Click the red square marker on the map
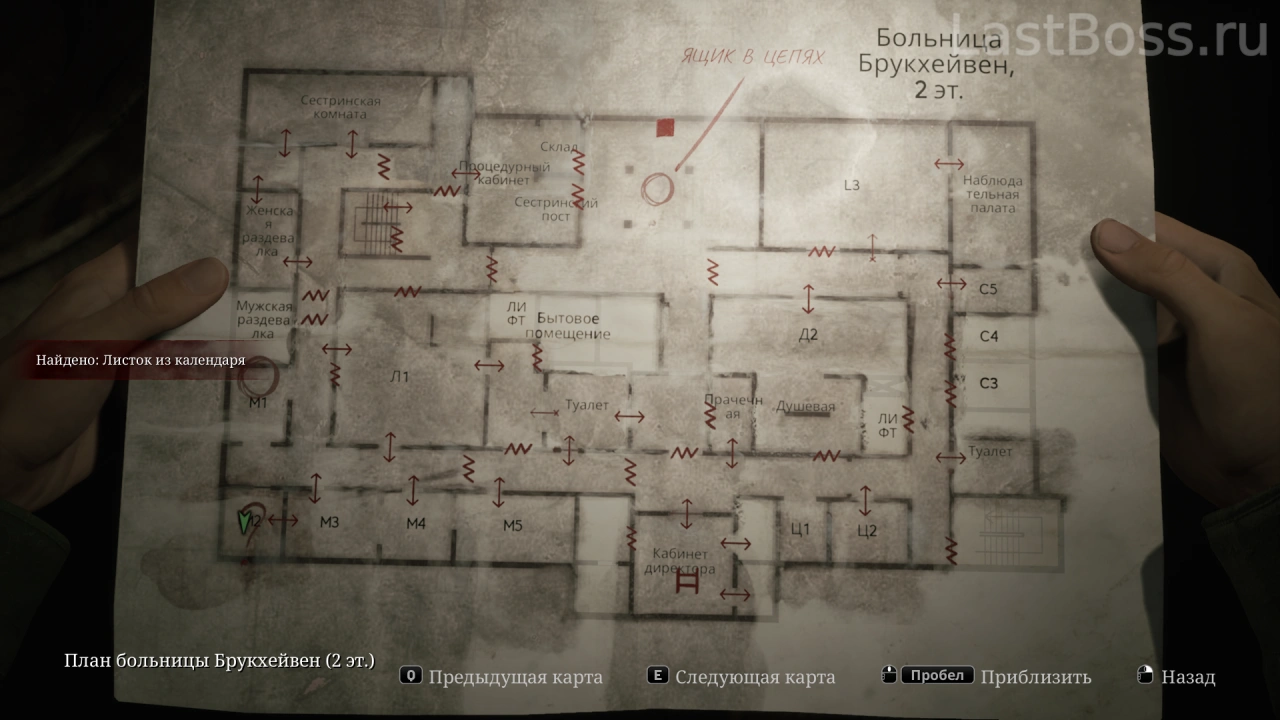The height and width of the screenshot is (720, 1280). (x=664, y=127)
